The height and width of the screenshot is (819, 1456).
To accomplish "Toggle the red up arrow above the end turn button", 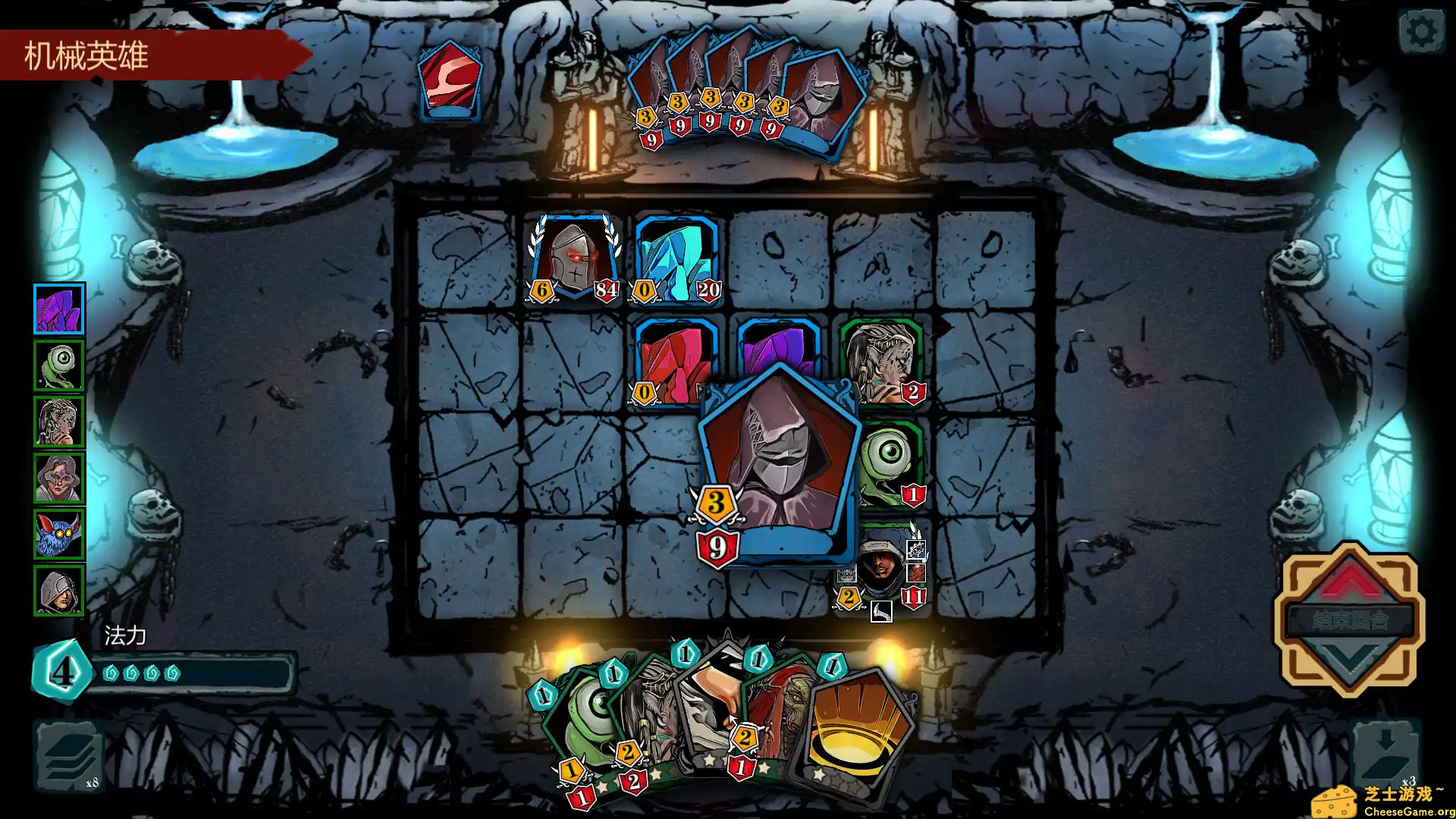I will point(1349,584).
